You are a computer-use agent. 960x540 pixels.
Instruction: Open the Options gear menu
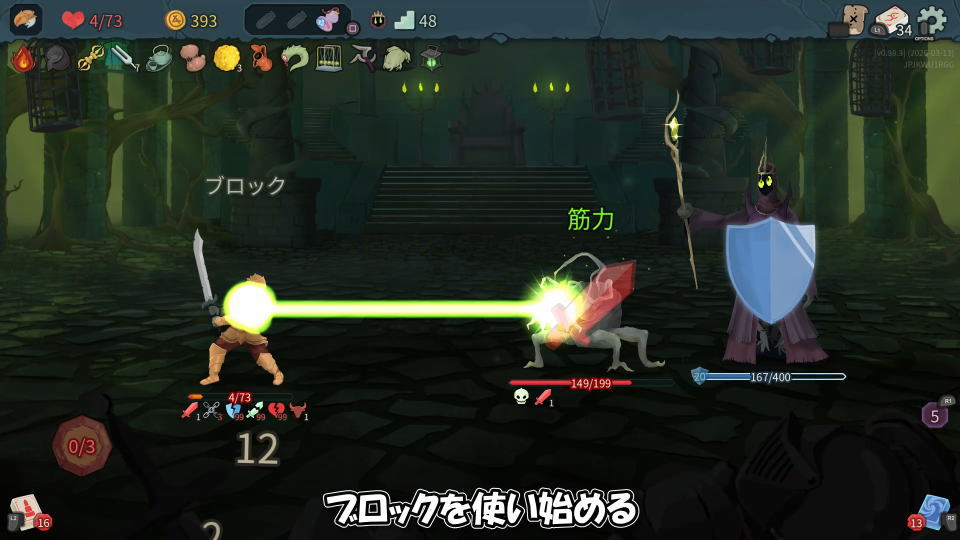[x=931, y=20]
